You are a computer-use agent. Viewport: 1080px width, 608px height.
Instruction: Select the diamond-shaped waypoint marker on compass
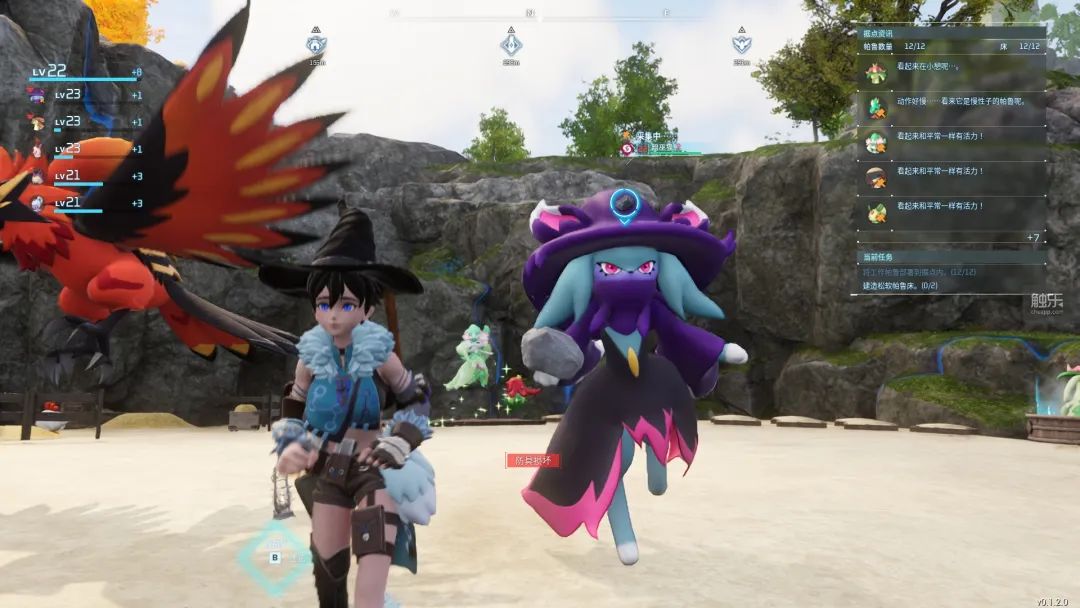coord(511,44)
